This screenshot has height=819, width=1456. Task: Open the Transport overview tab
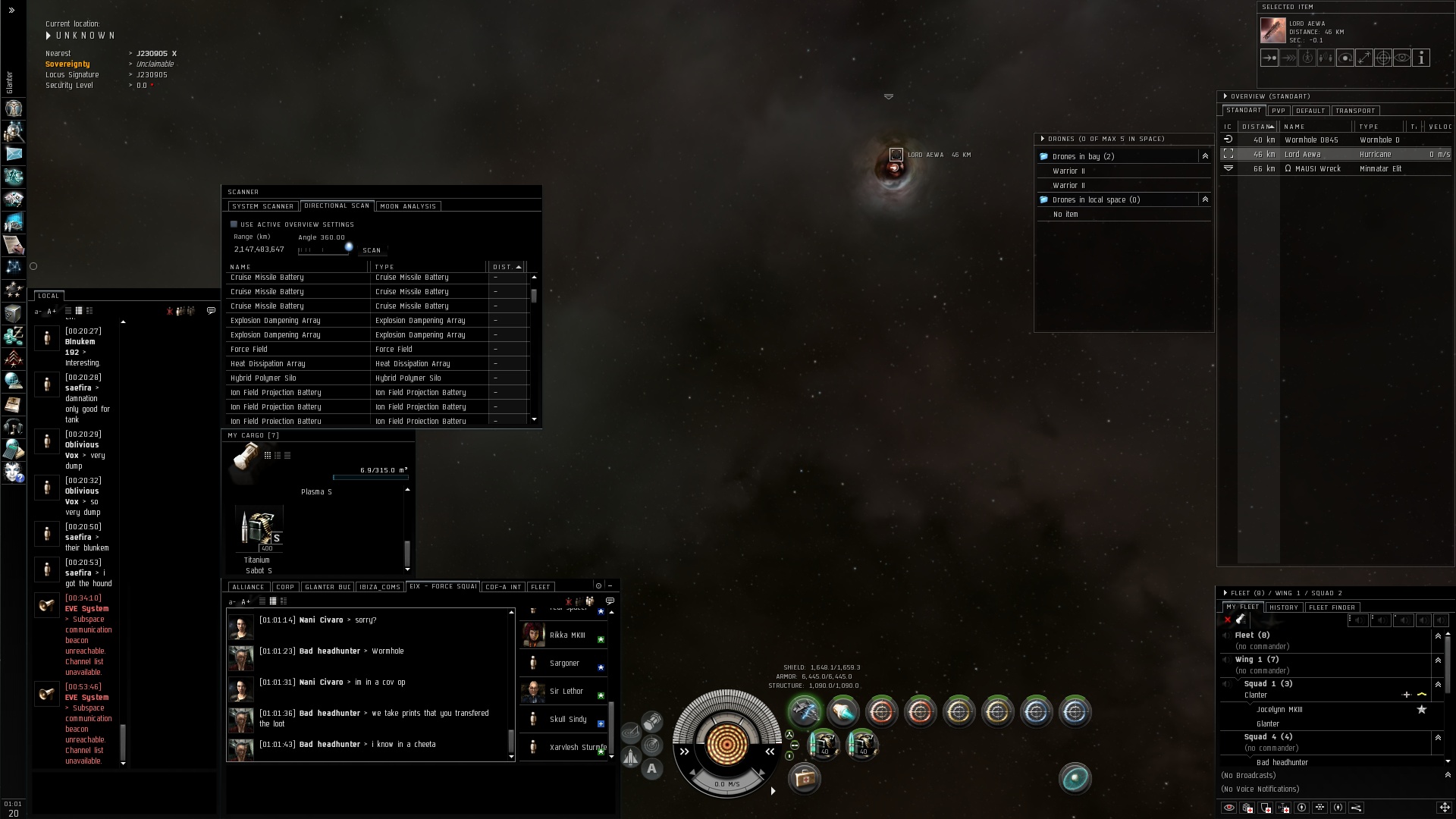(x=1355, y=111)
